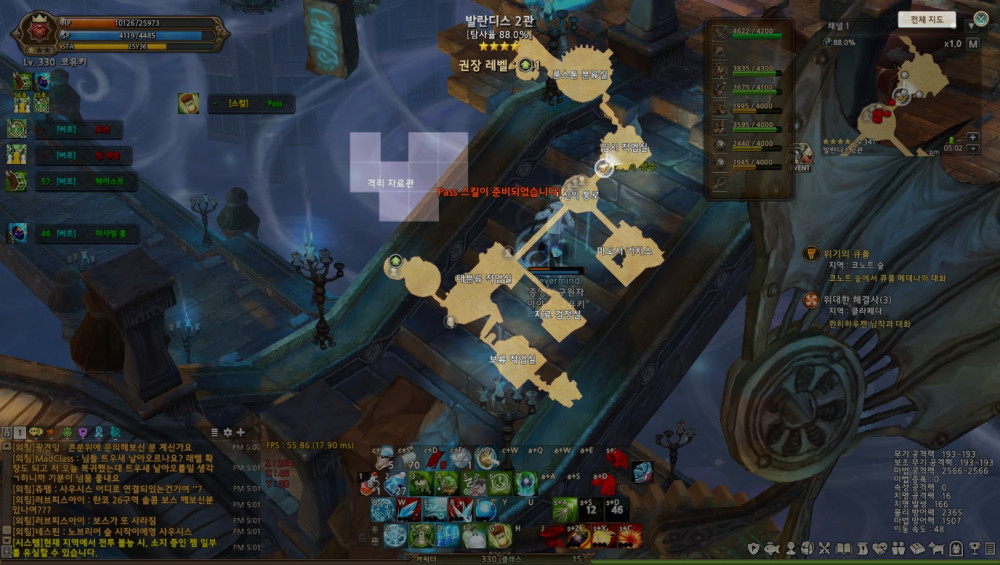Toggle the chat lock icon
The image size is (1000, 565).
click(7, 432)
